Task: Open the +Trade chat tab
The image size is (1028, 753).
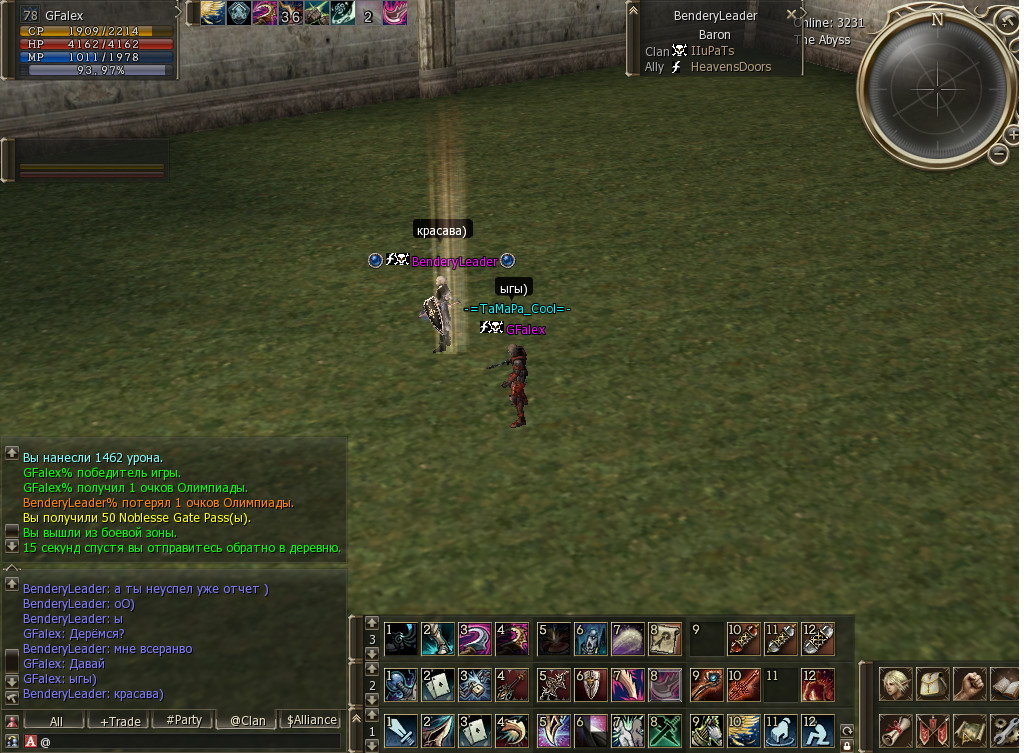Action: click(x=118, y=720)
